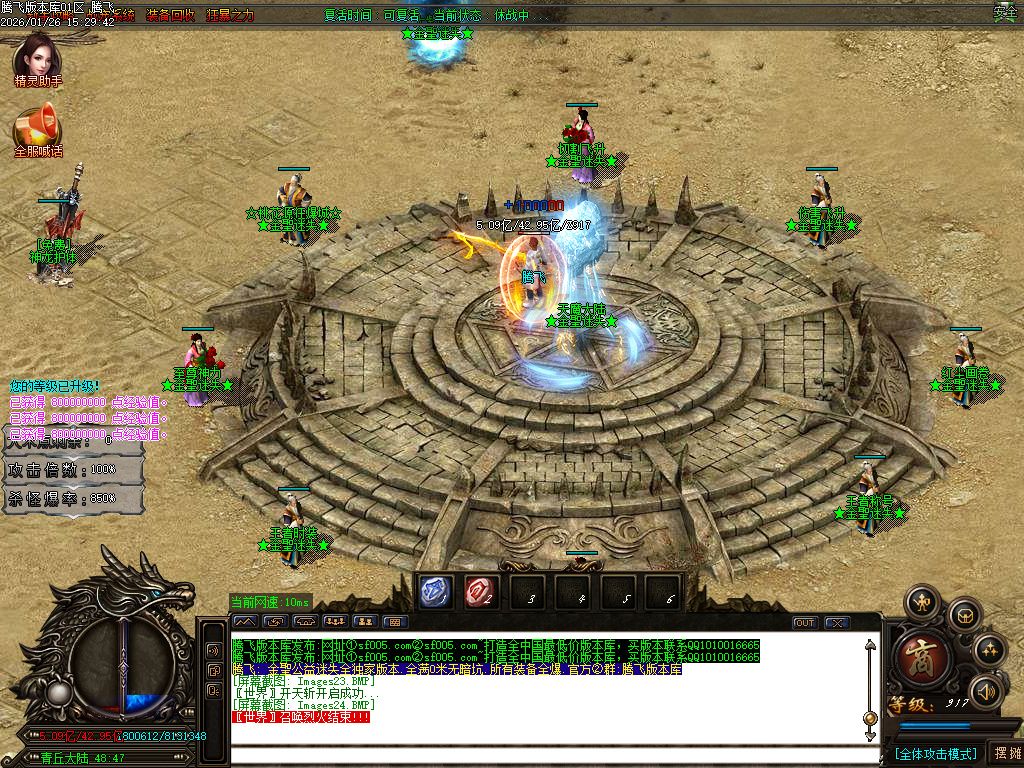Open the character figure round button
1024x768 pixels.
click(921, 602)
